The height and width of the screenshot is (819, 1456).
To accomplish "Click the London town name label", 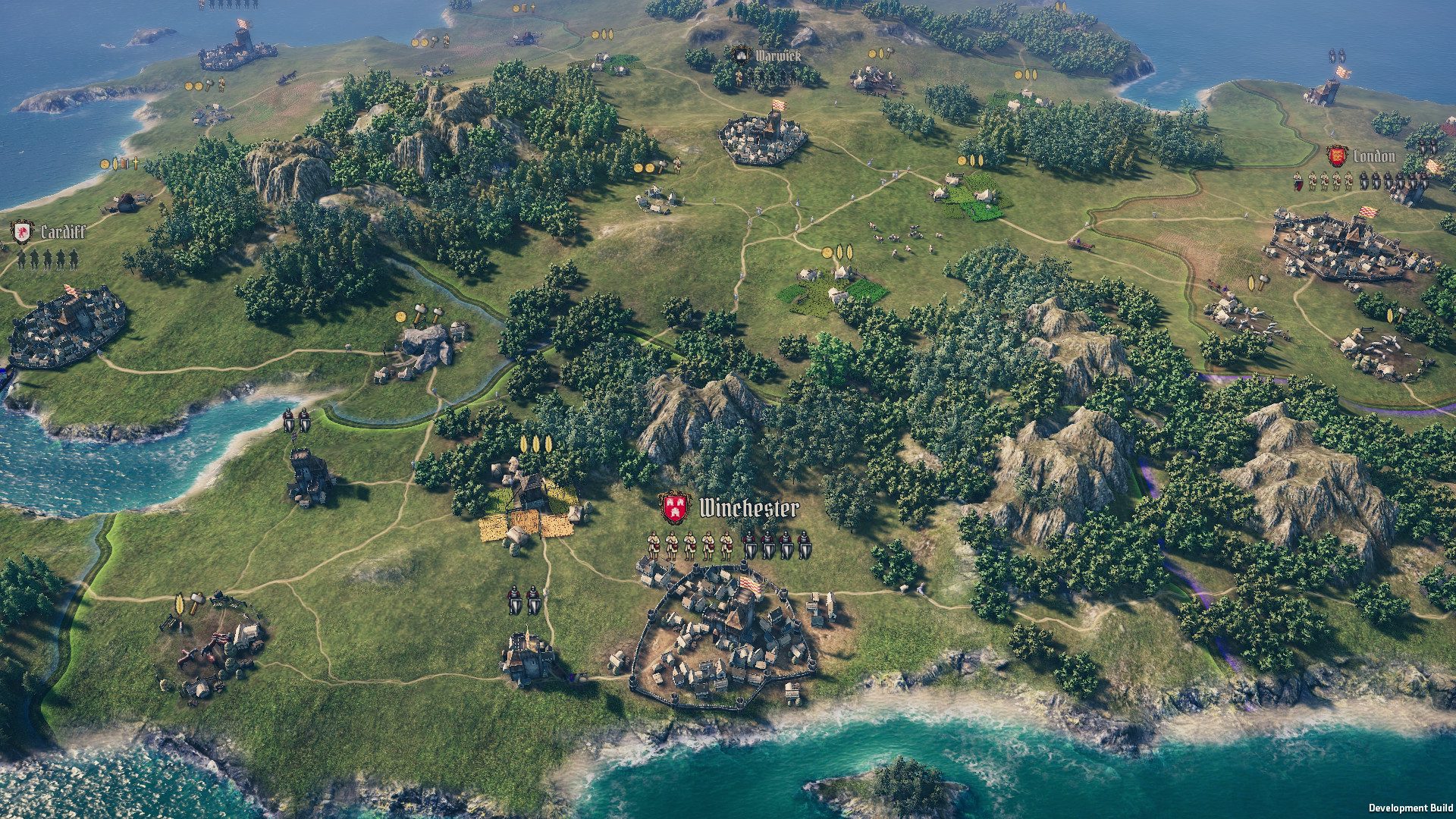I will (1374, 156).
